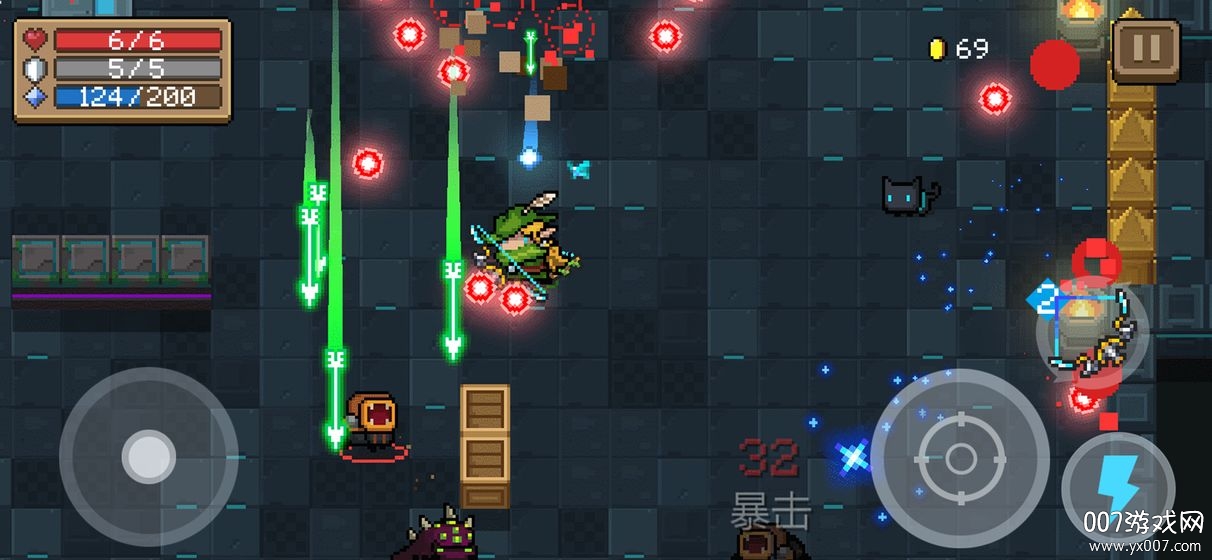Screen dimensions: 1212x560
Task: Tap the crosshair attack button
Action: [960, 458]
